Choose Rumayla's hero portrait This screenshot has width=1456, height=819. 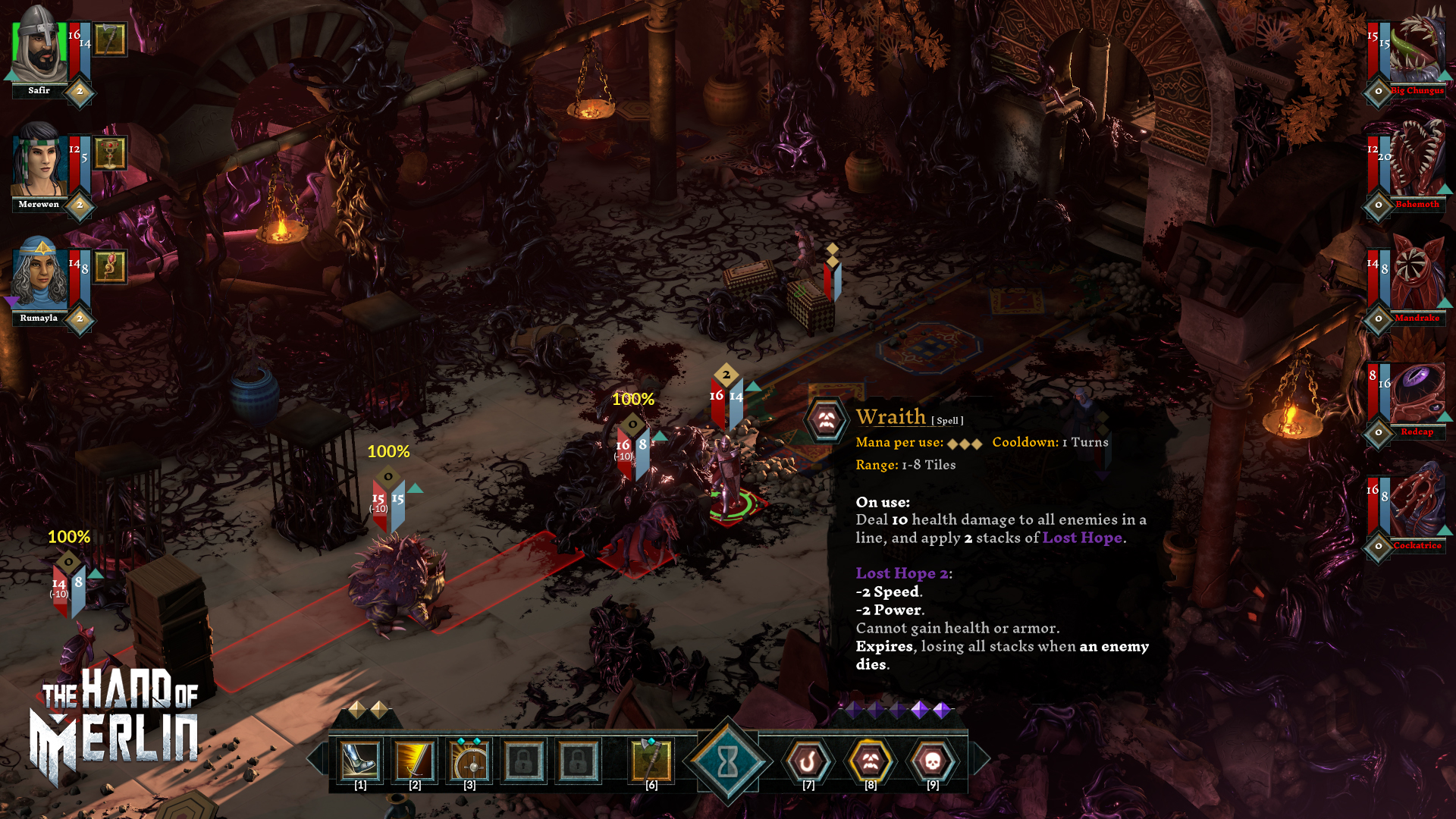click(x=39, y=275)
